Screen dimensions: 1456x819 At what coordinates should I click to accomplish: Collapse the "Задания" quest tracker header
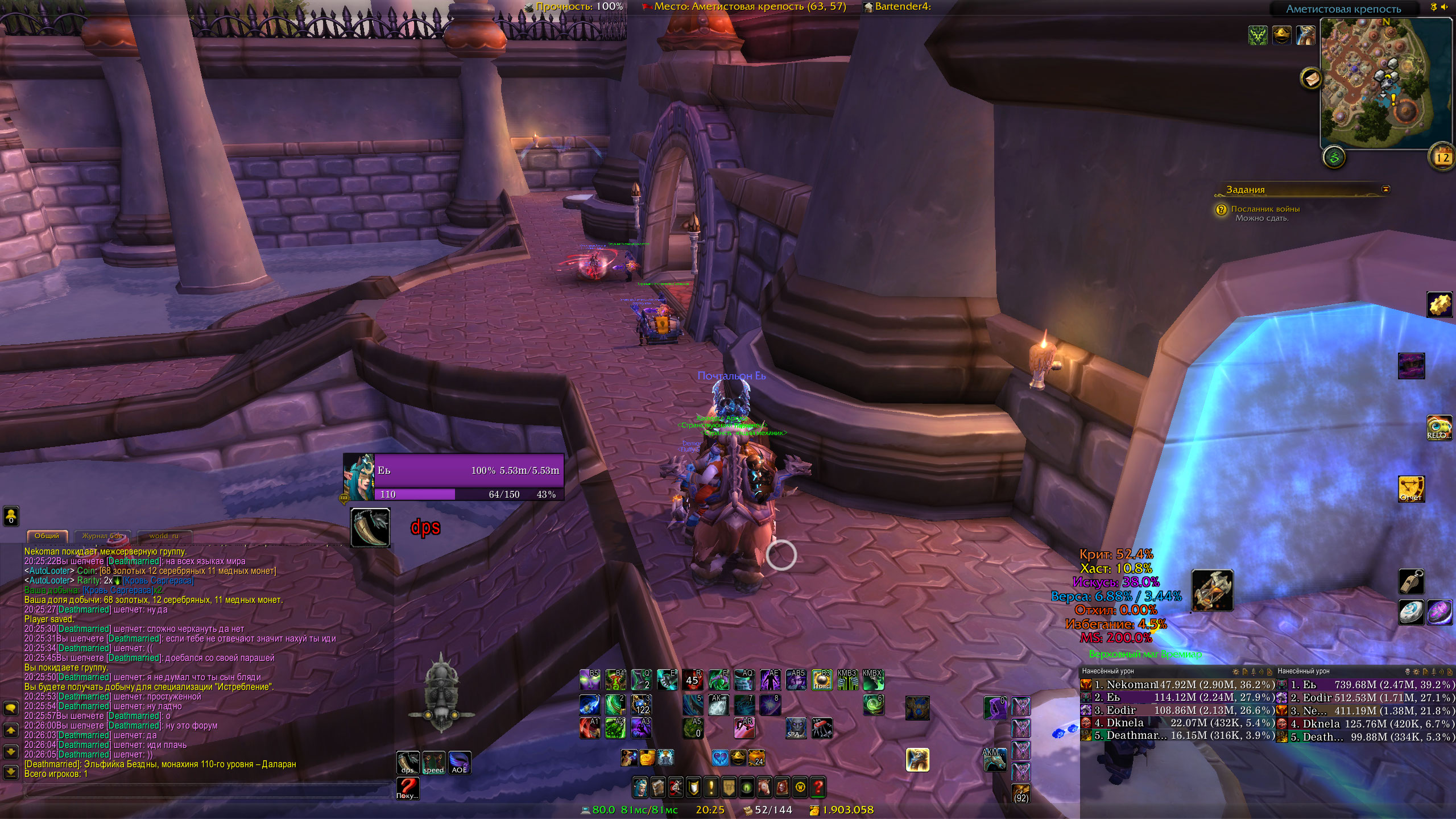1385,189
